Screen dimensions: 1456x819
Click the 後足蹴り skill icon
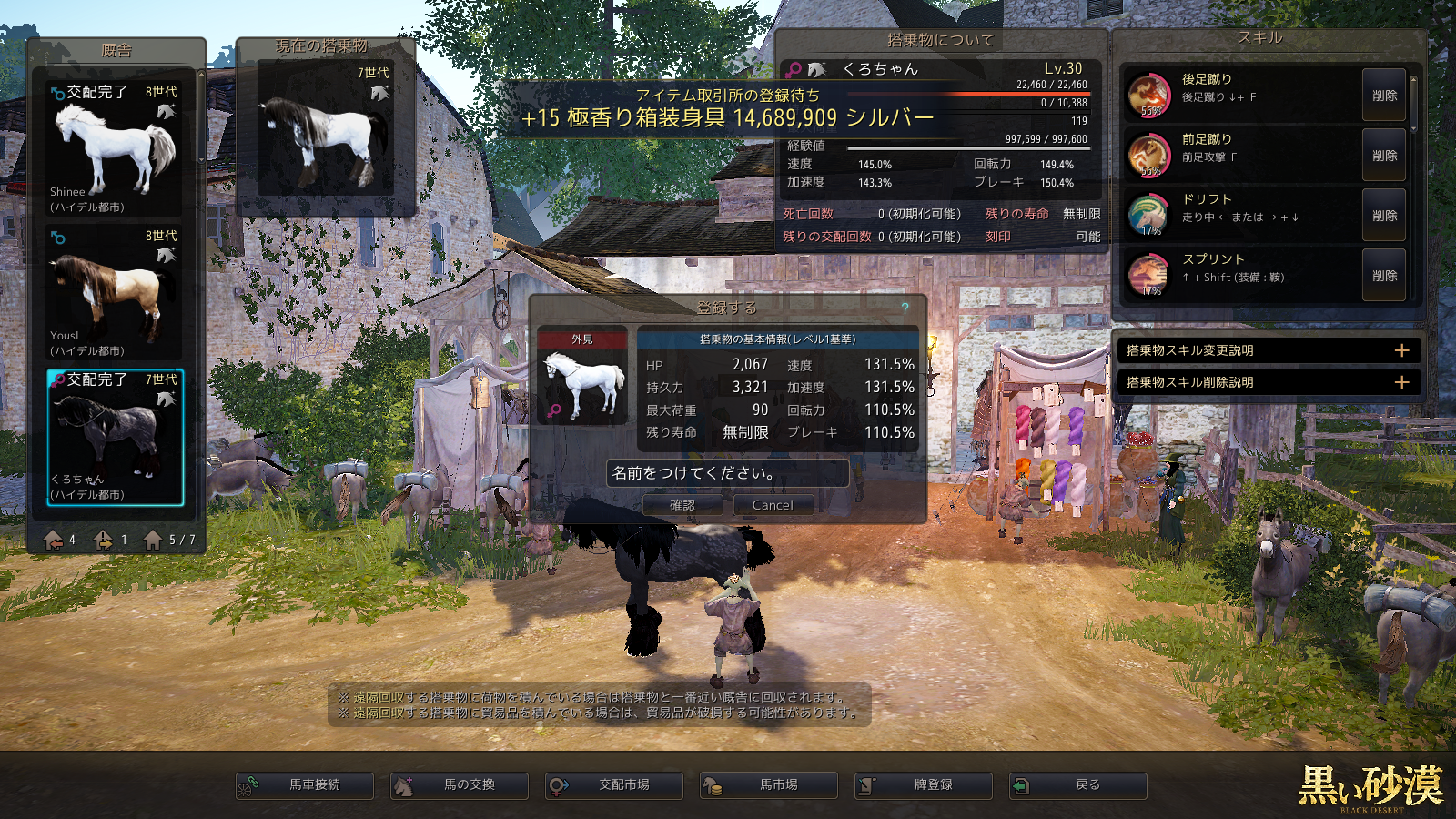click(1148, 95)
